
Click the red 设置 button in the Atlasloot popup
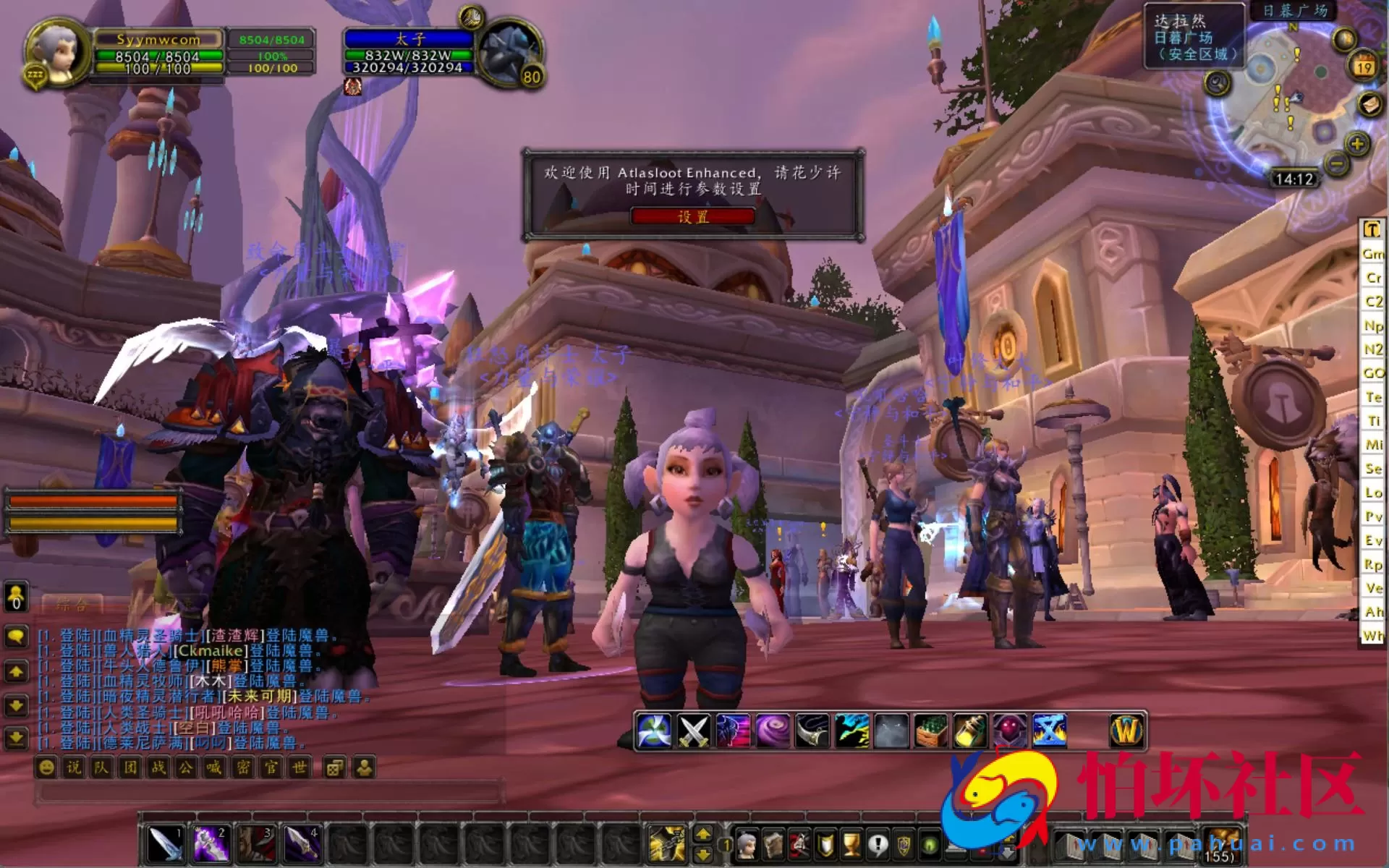693,216
